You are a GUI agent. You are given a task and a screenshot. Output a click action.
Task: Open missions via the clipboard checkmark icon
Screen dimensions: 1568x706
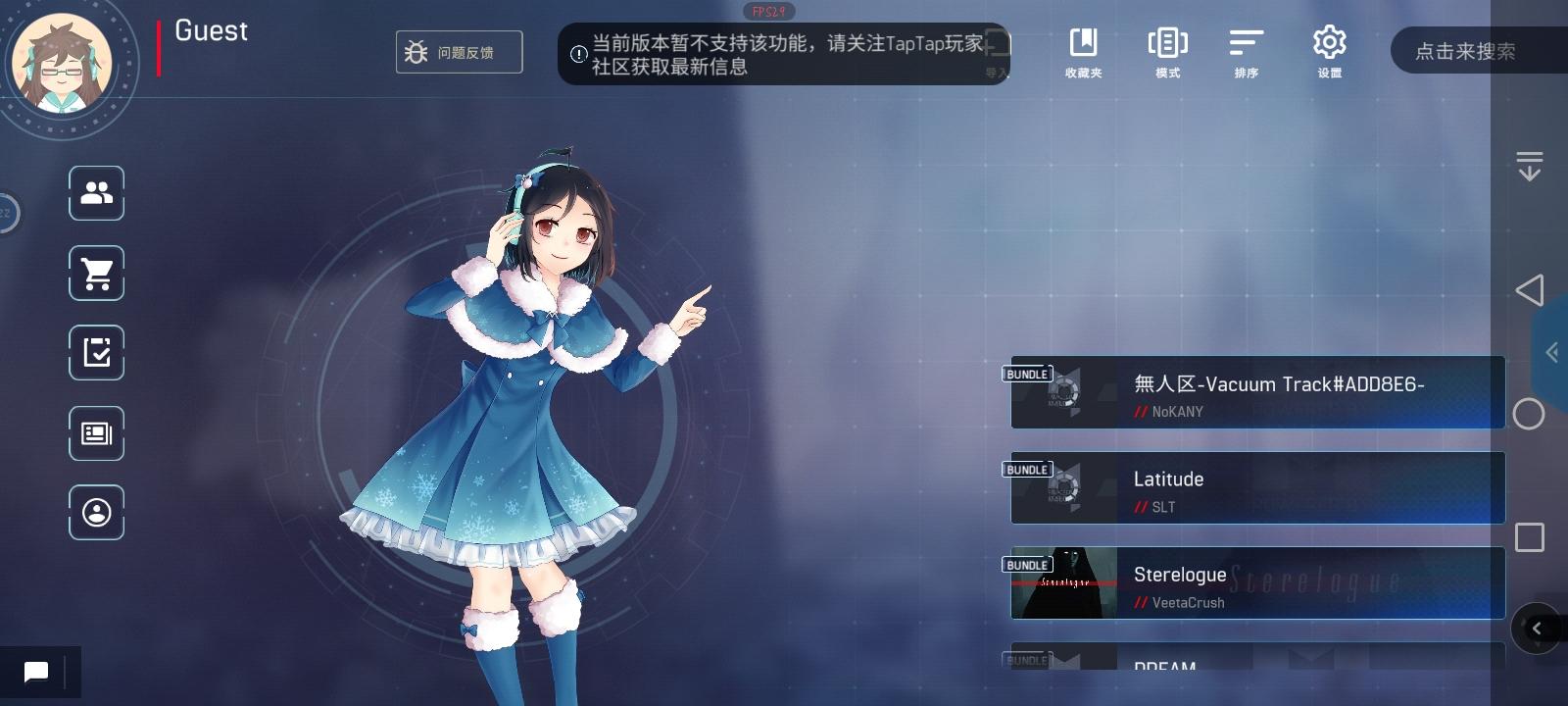click(x=96, y=352)
